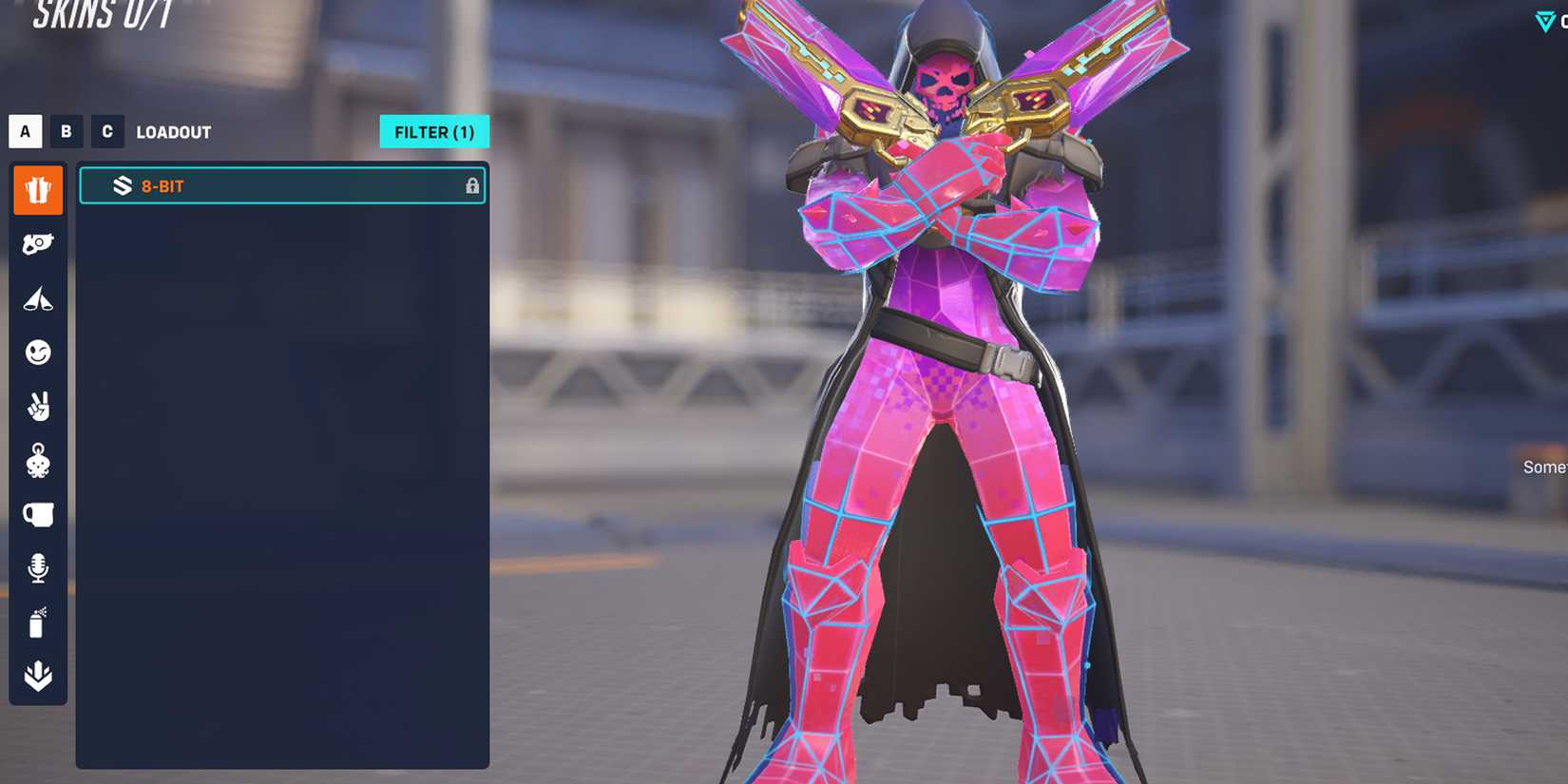The image size is (1568, 784).
Task: Select the orange Skins category icon
Action: [37, 189]
